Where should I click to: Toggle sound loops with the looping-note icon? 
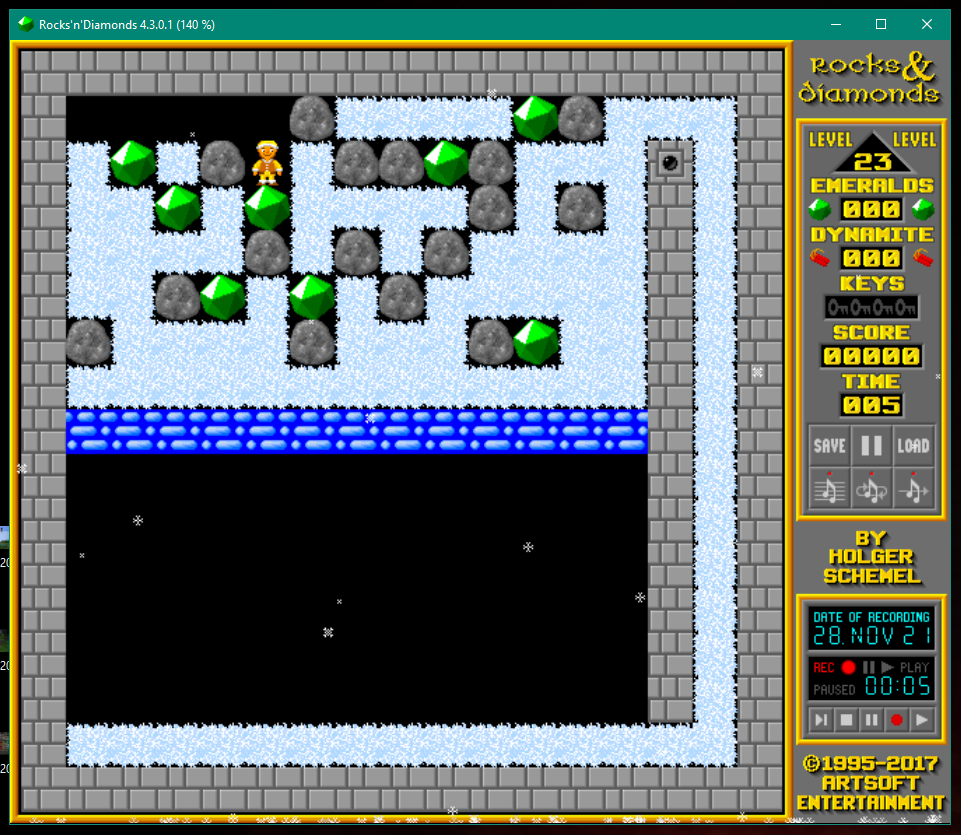(x=871, y=487)
